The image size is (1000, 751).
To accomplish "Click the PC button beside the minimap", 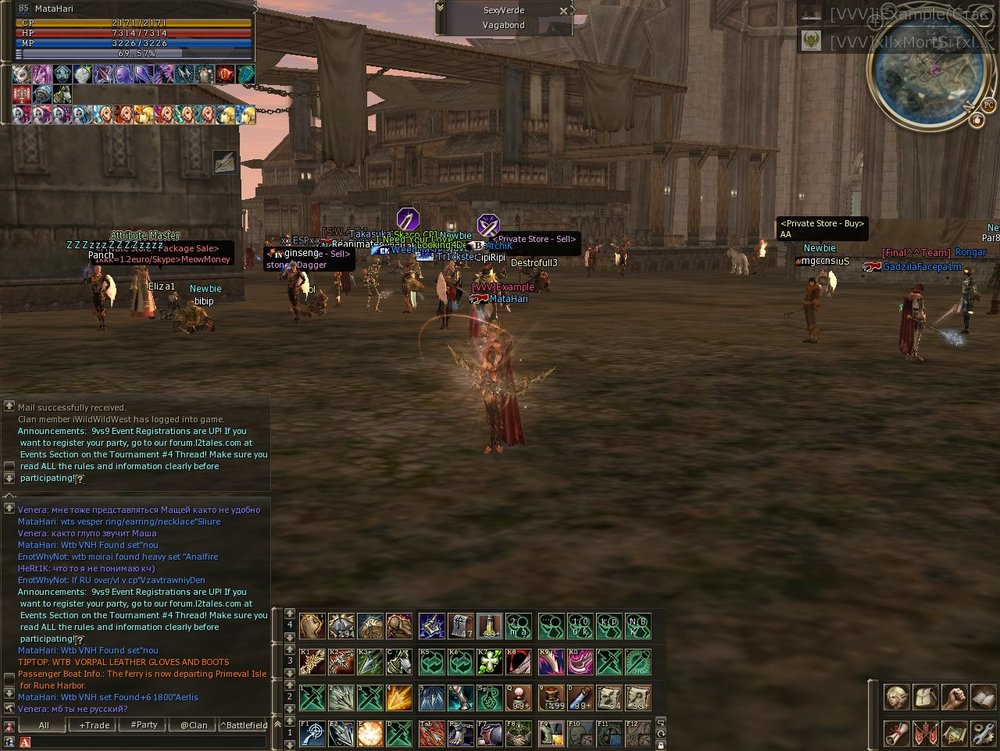I will pyautogui.click(x=988, y=103).
